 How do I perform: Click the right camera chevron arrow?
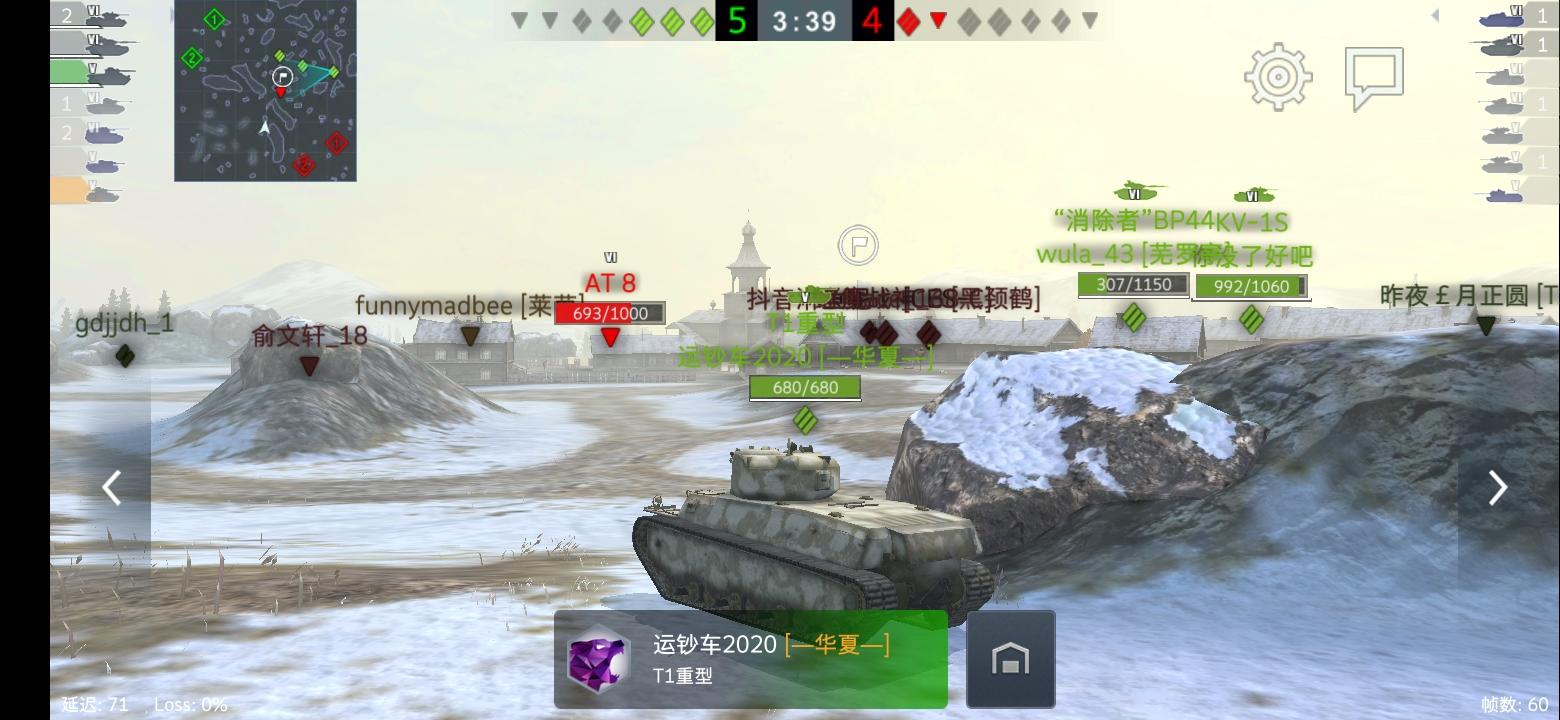[x=1497, y=487]
